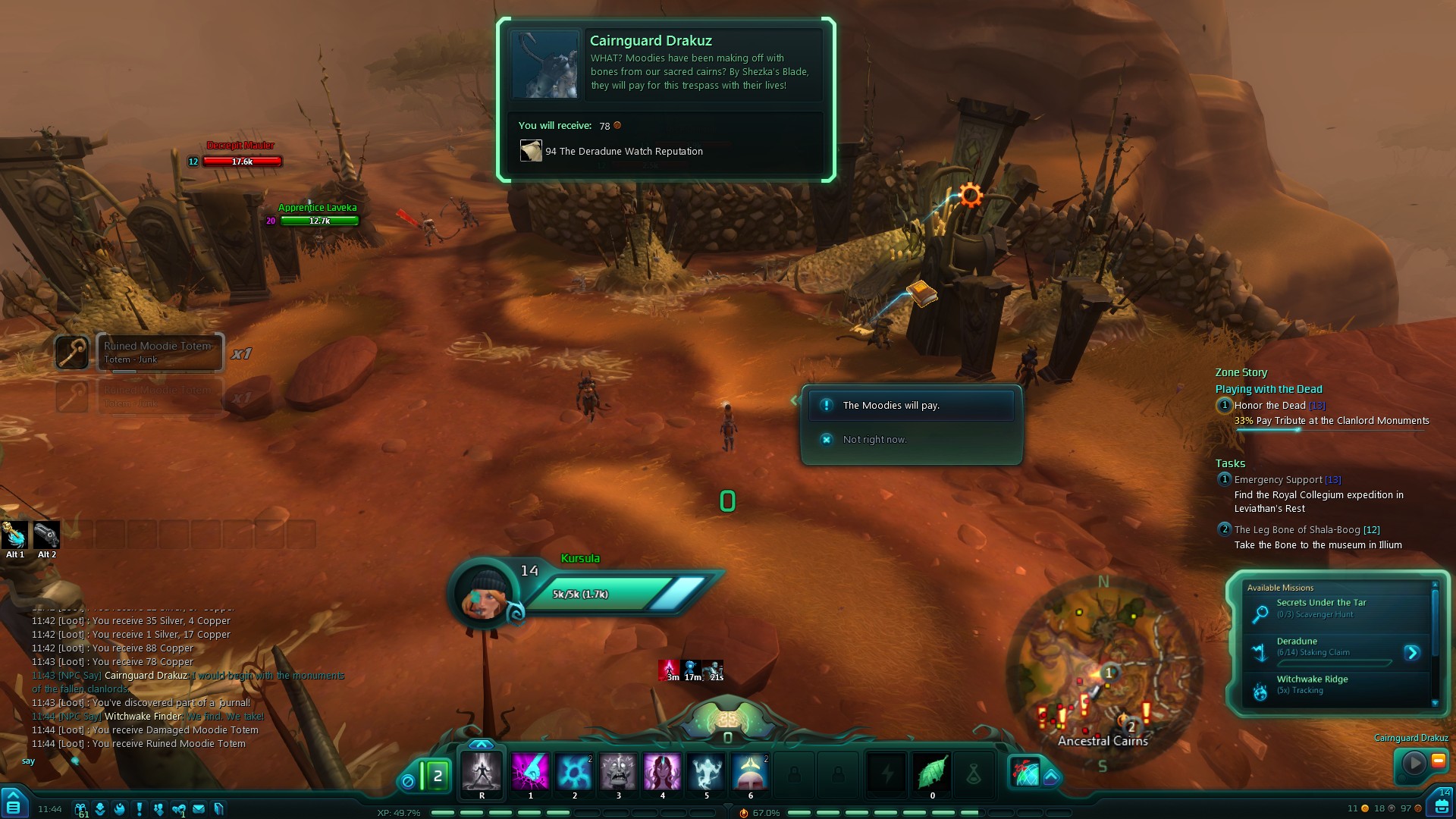This screenshot has height=819, width=1456.
Task: Activate the purple fist ability in slot 1
Action: point(530,772)
